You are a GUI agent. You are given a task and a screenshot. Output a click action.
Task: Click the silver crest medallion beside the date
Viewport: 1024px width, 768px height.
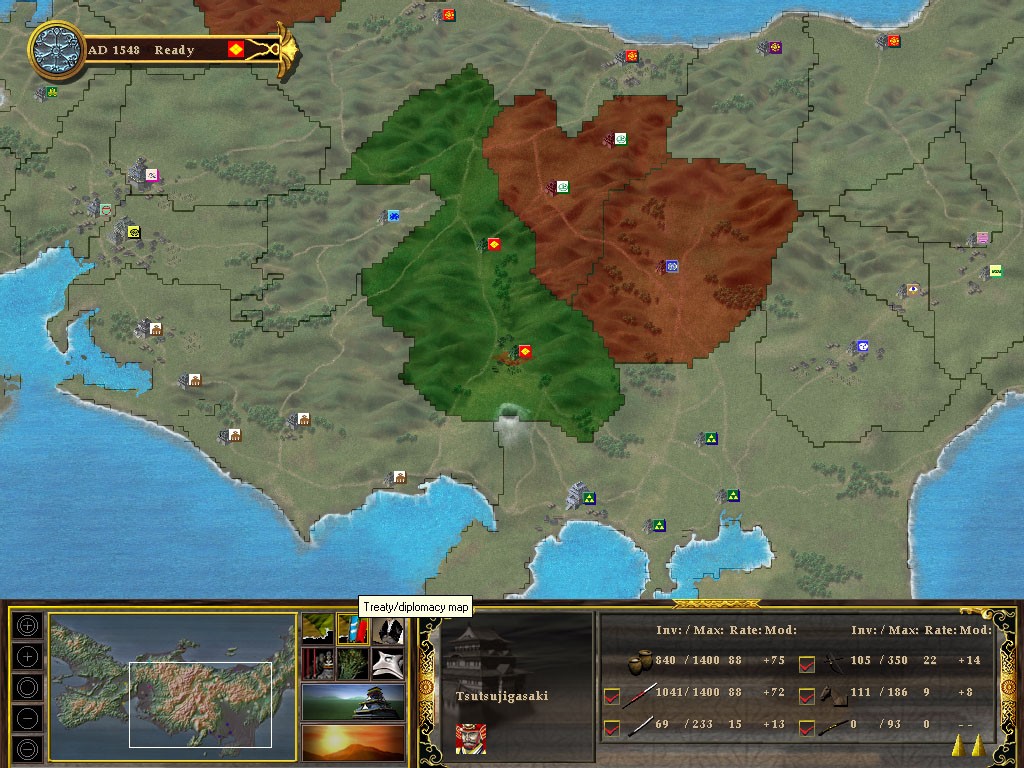coord(57,49)
